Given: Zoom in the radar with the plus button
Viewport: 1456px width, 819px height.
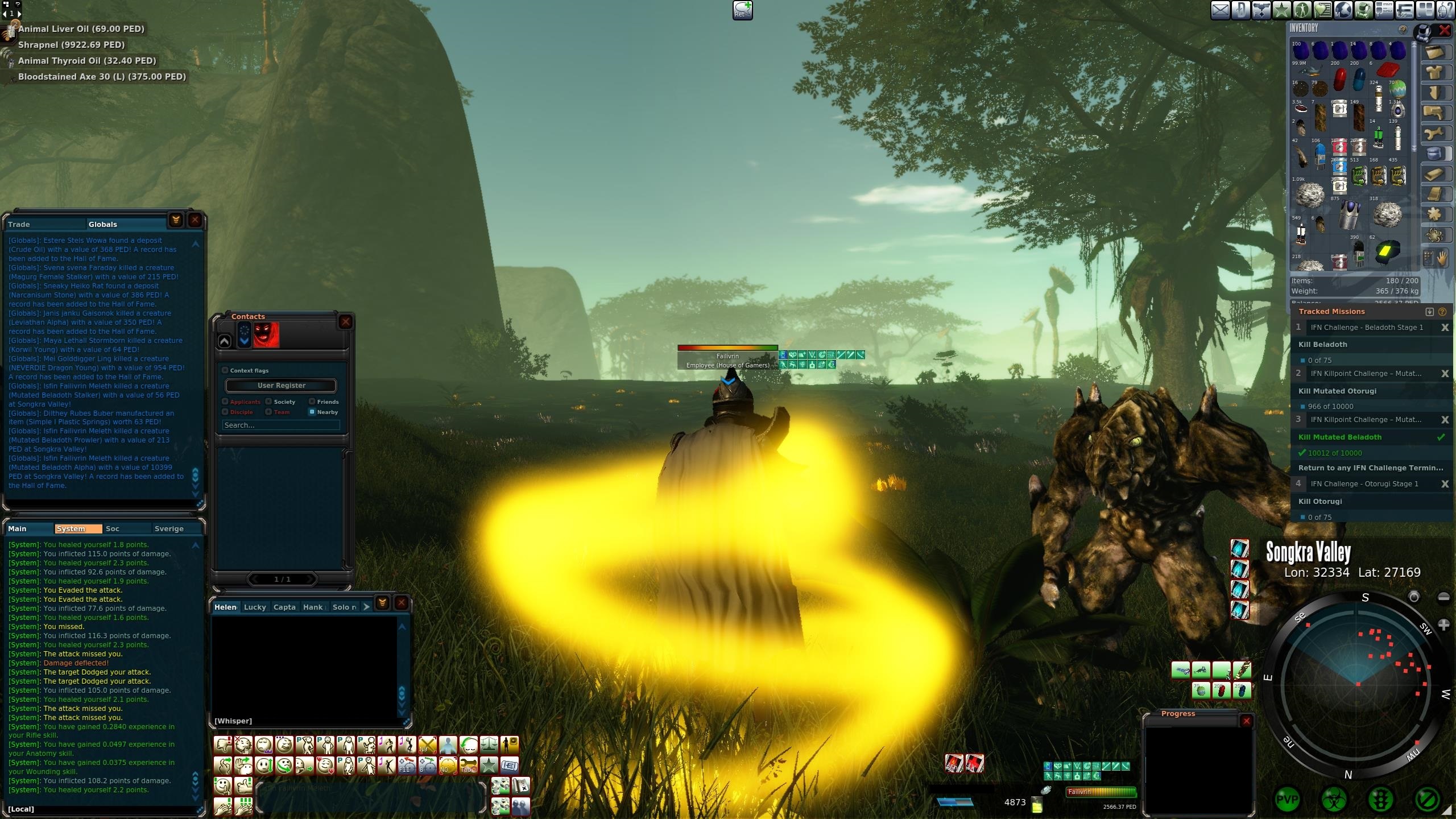Looking at the screenshot, I should click(x=1443, y=625).
